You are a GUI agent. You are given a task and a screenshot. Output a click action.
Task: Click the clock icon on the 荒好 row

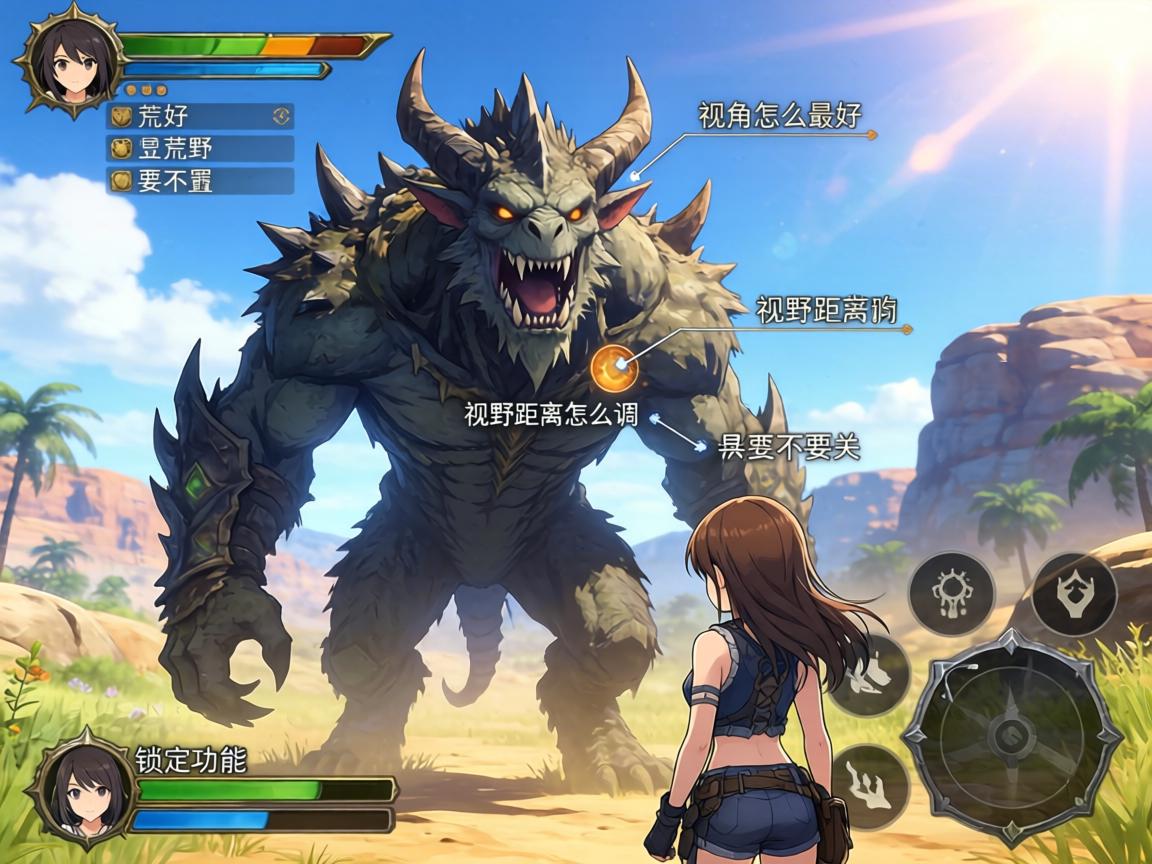click(282, 117)
